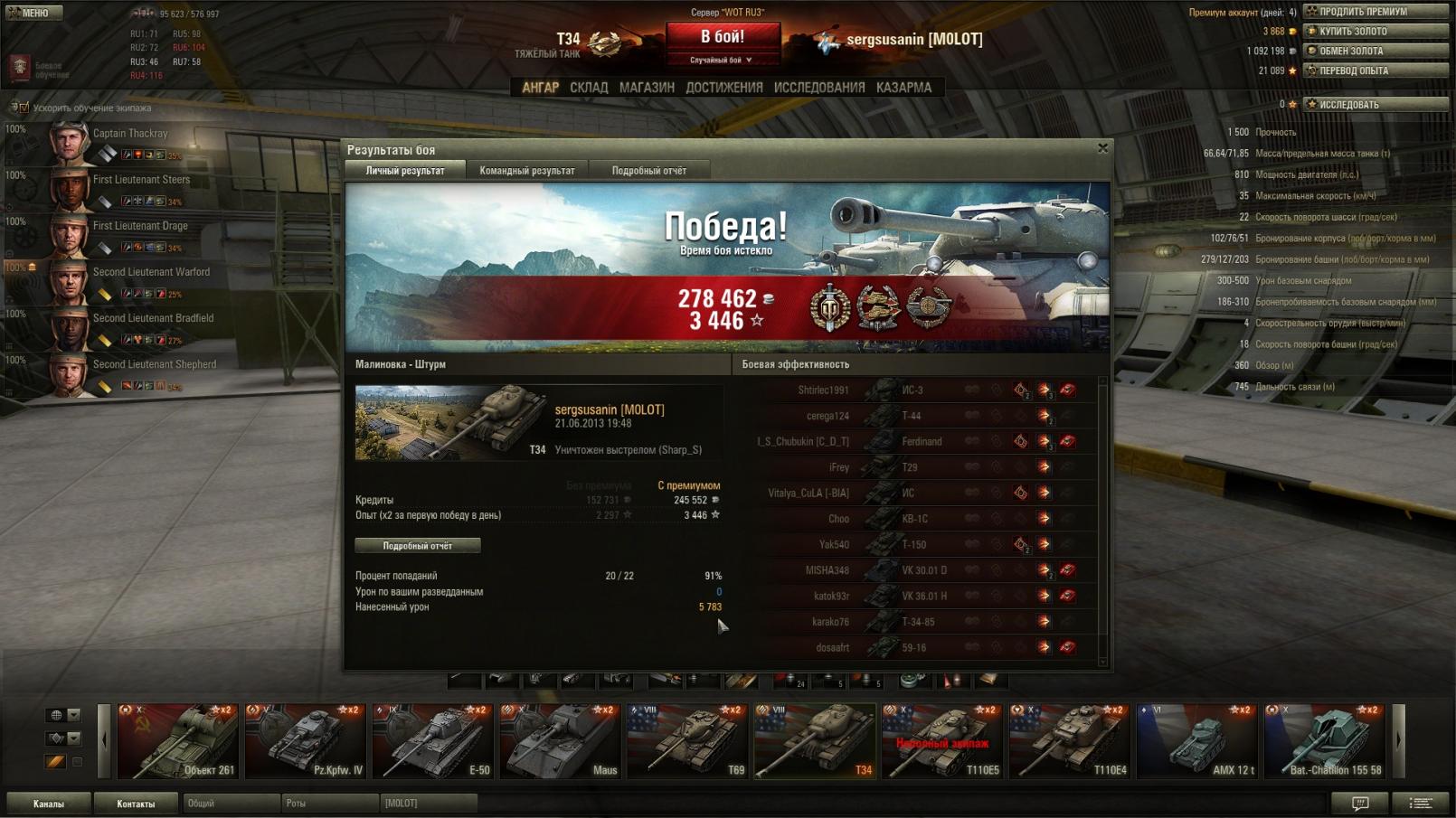Image resolution: width=1456 pixels, height=818 pixels.
Task: Switch to the СКЛАД section
Action: pyautogui.click(x=589, y=88)
